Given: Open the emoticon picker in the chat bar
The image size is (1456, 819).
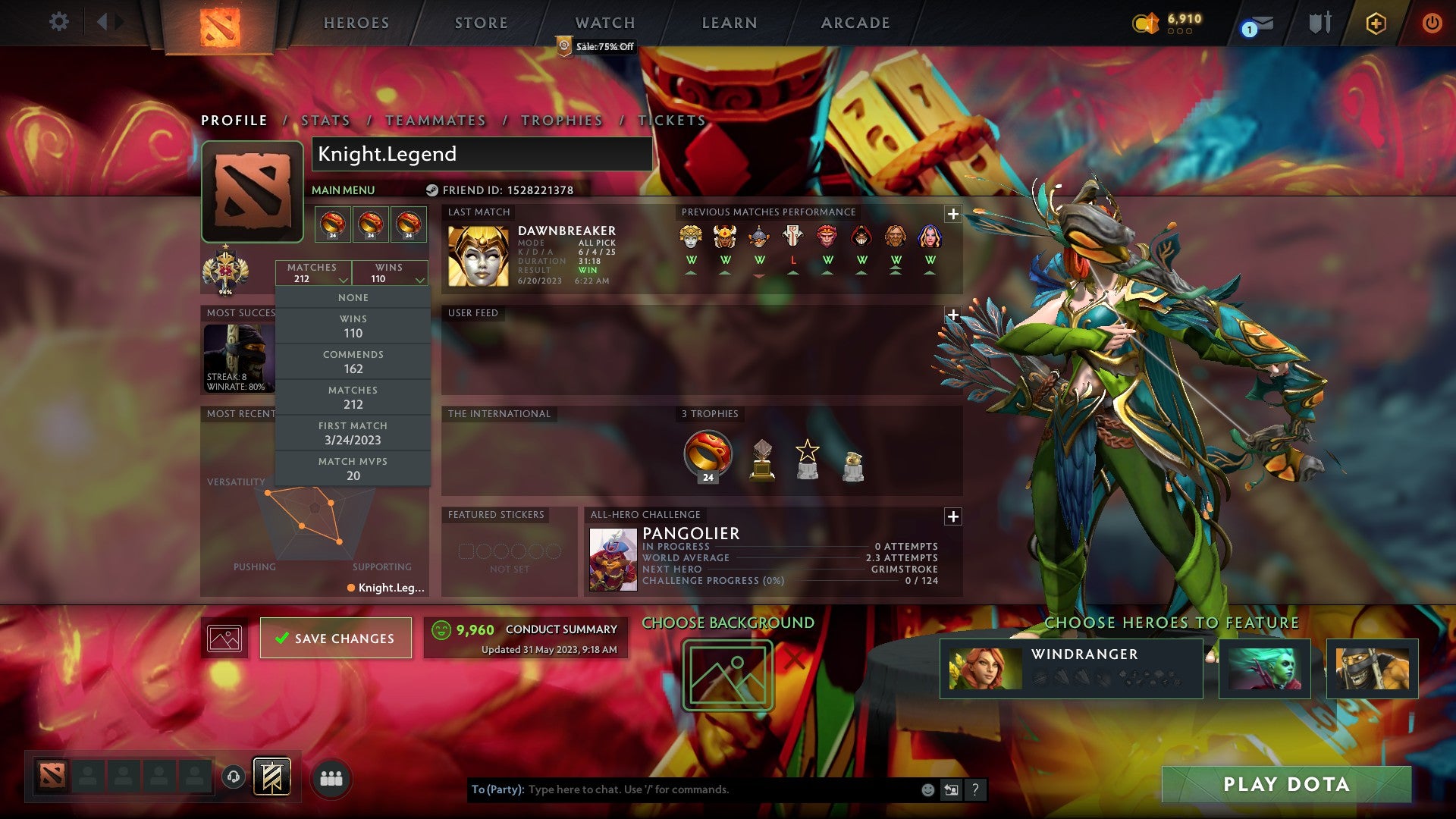Looking at the screenshot, I should click(x=927, y=789).
